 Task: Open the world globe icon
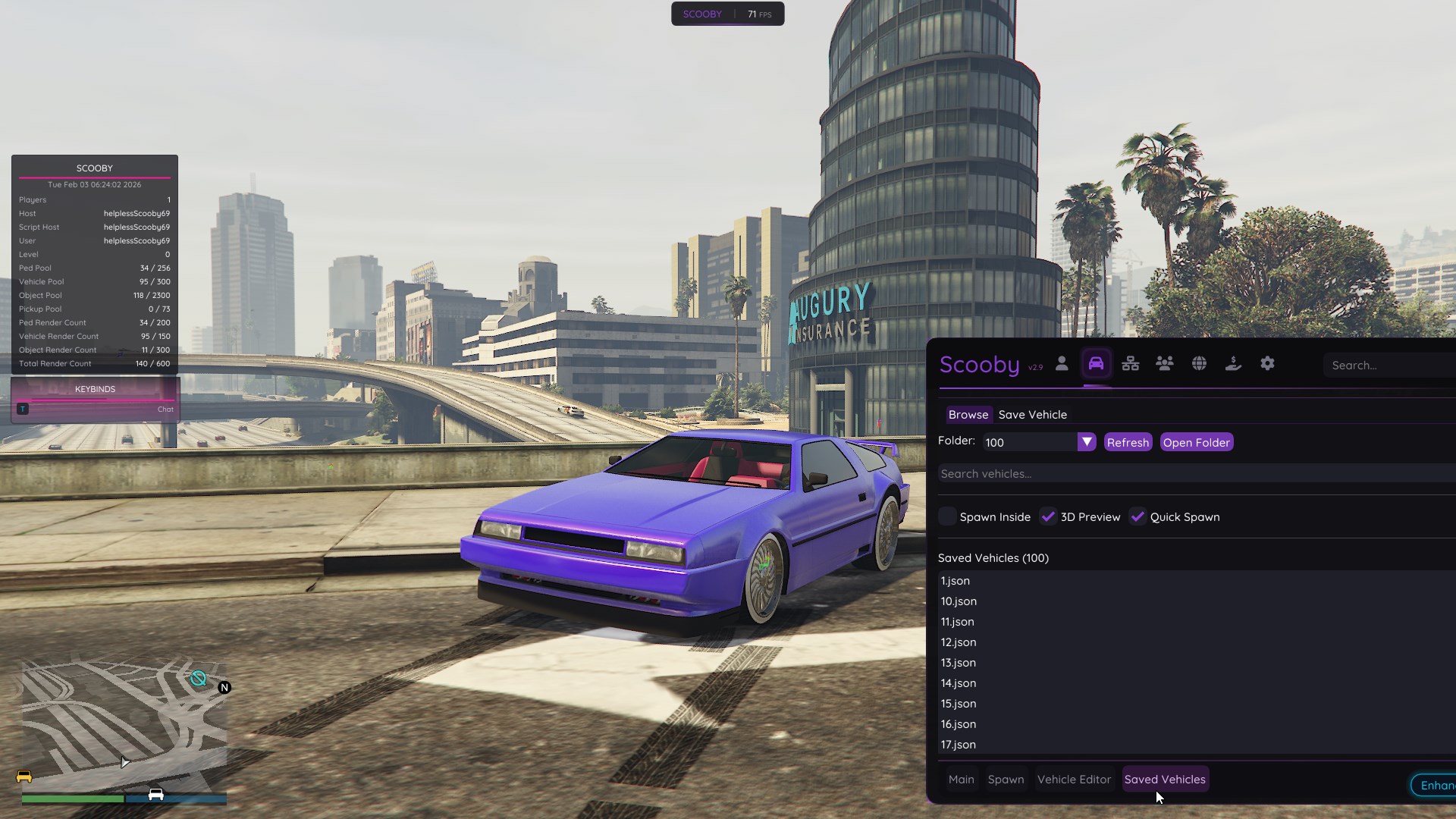(x=1200, y=363)
